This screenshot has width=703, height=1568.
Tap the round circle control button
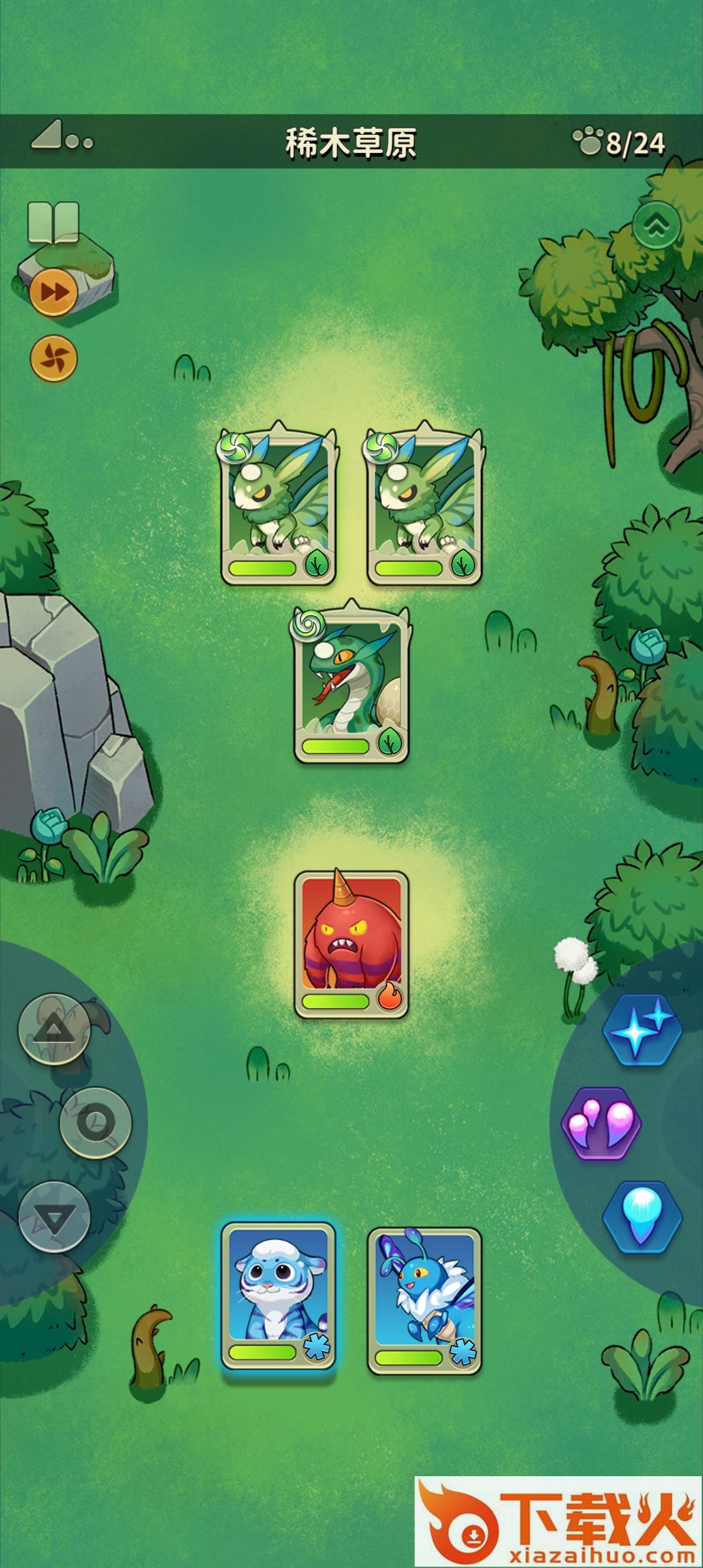(x=96, y=1123)
